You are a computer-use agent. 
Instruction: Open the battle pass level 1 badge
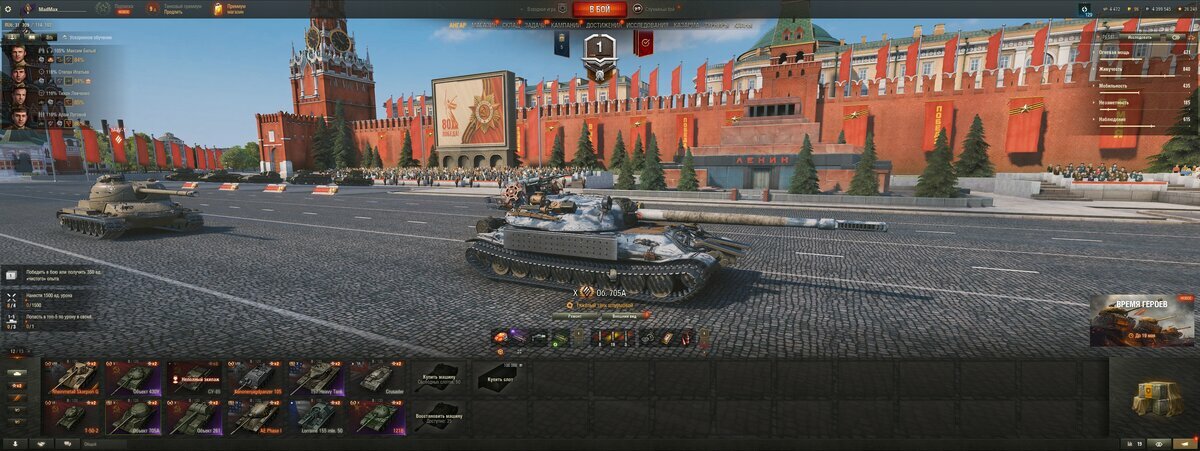click(x=599, y=45)
